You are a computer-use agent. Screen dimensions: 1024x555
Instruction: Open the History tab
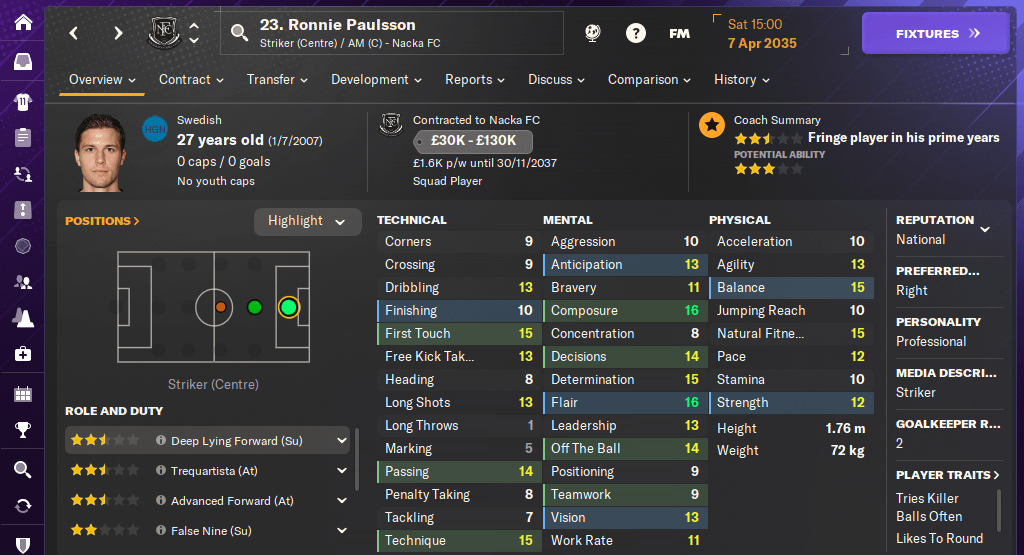[741, 80]
